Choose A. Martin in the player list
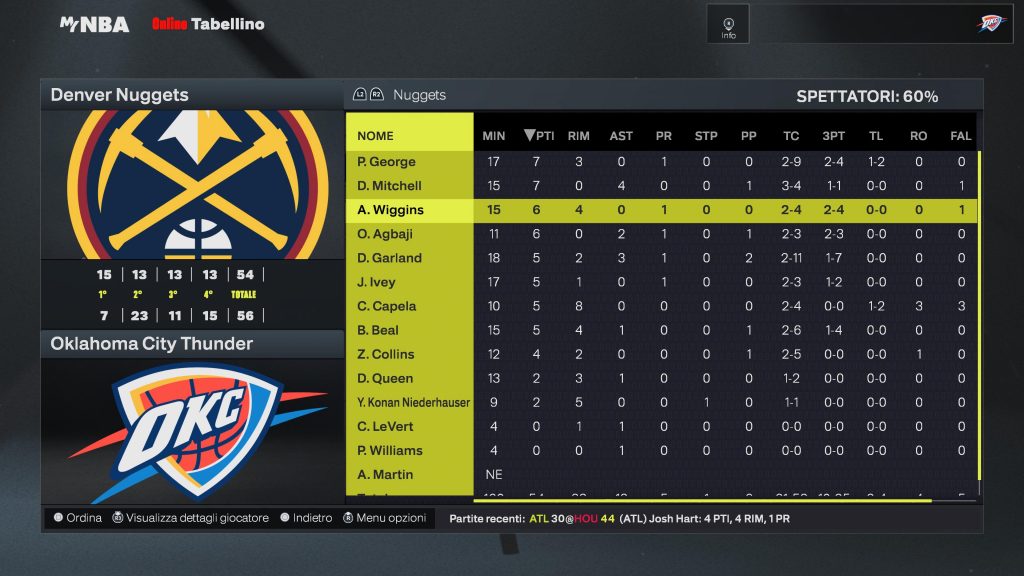Image resolution: width=1024 pixels, height=576 pixels. [x=385, y=474]
